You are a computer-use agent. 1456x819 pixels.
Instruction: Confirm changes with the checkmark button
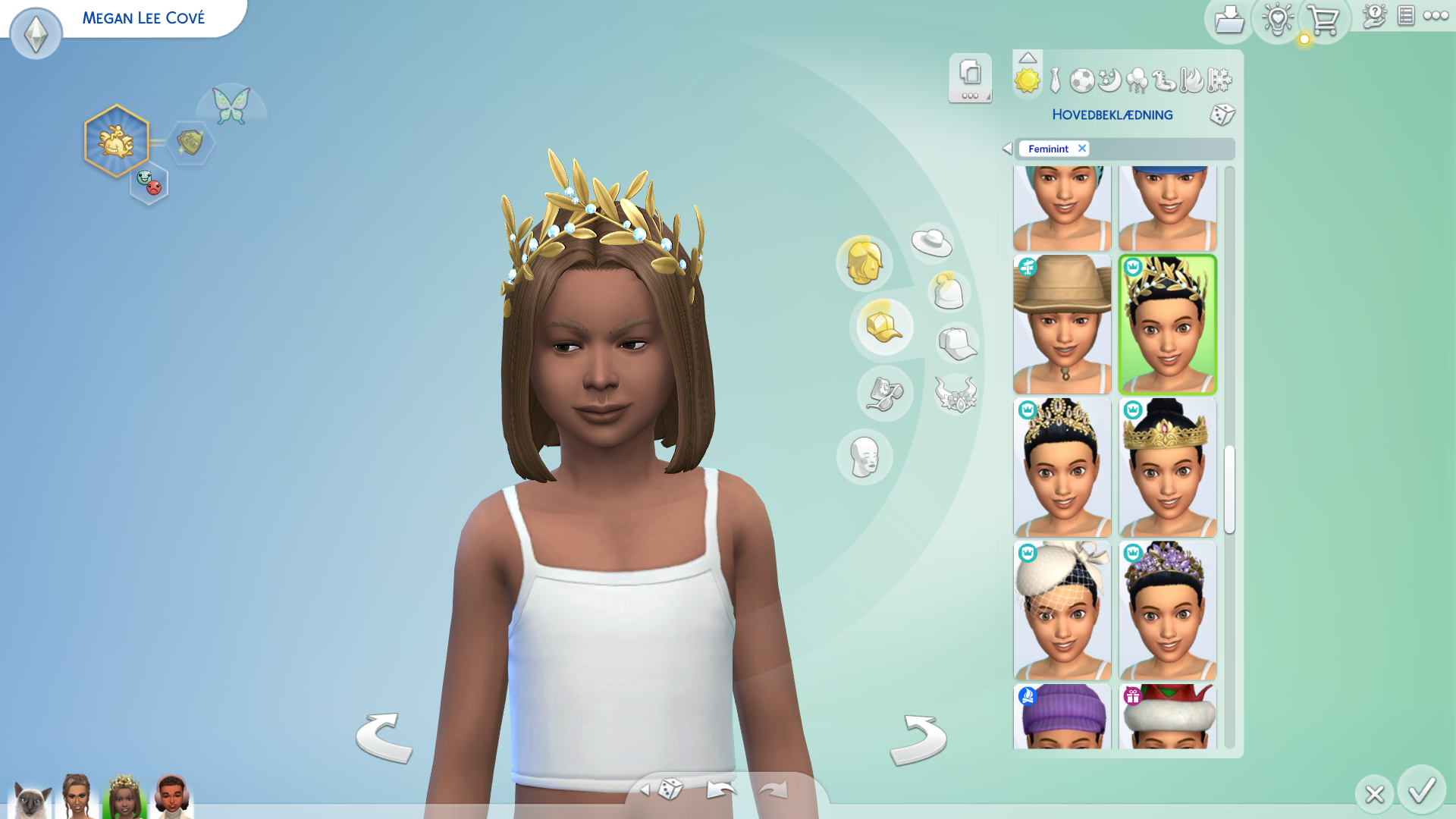coord(1421,790)
